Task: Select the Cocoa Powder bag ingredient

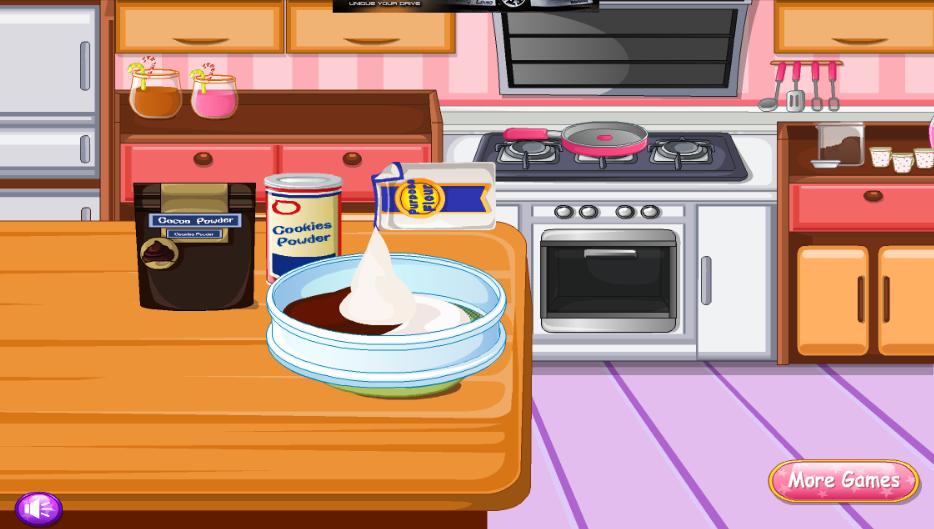Action: (x=195, y=245)
